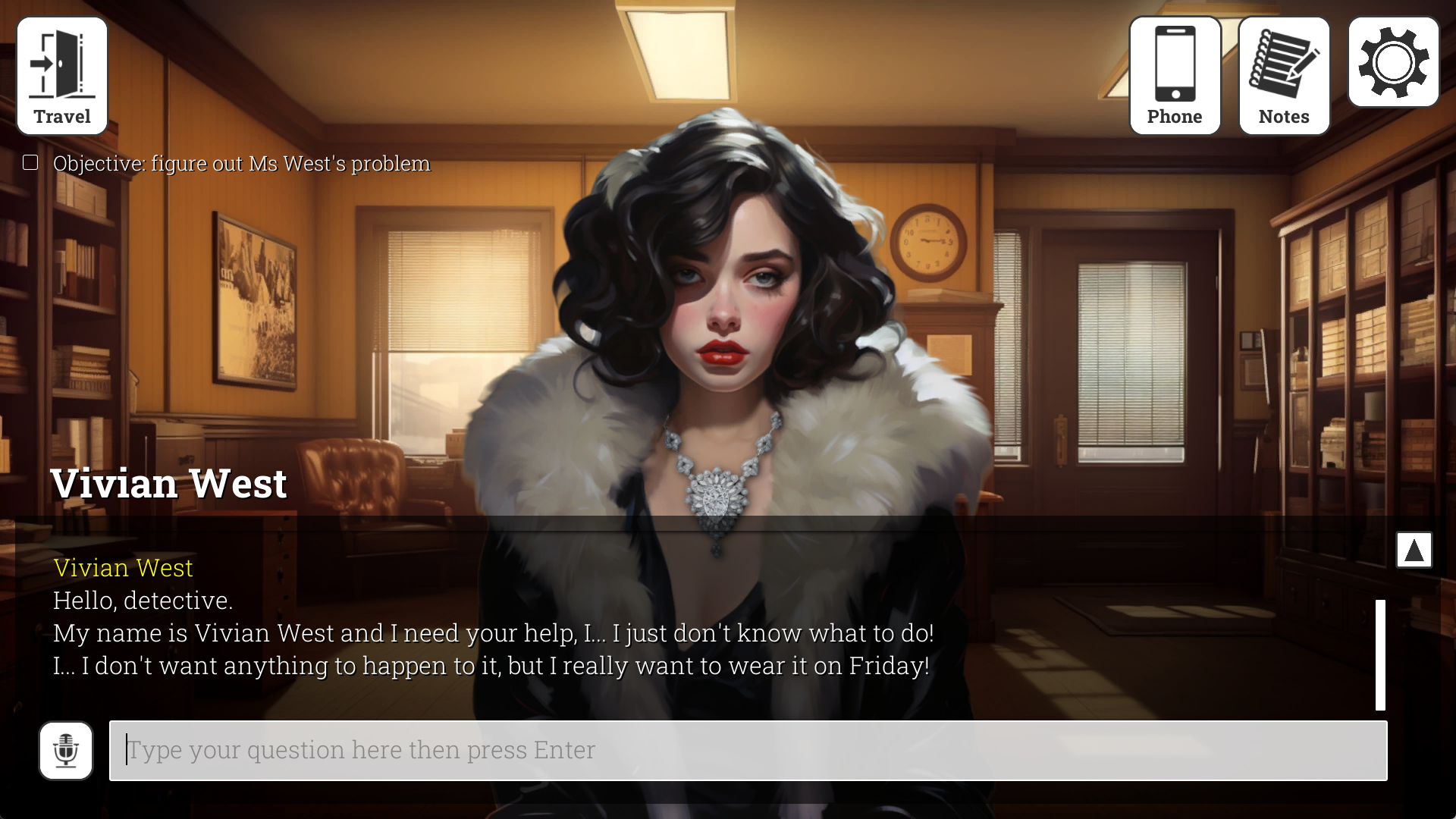1456x819 pixels.
Task: Open the Travel menu
Action: tap(62, 76)
